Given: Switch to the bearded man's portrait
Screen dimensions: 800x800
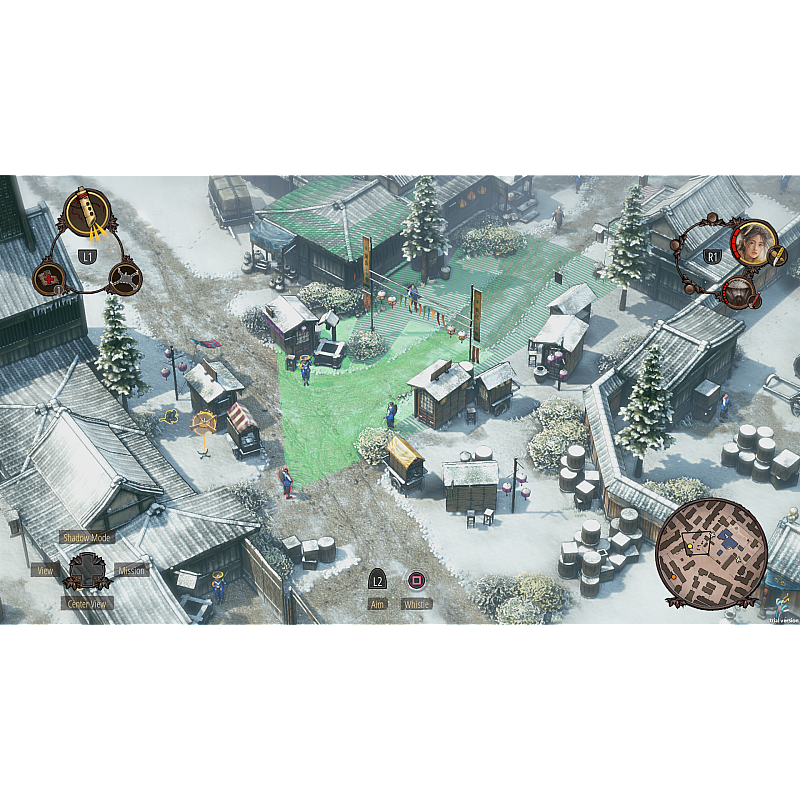Looking at the screenshot, I should [x=738, y=292].
